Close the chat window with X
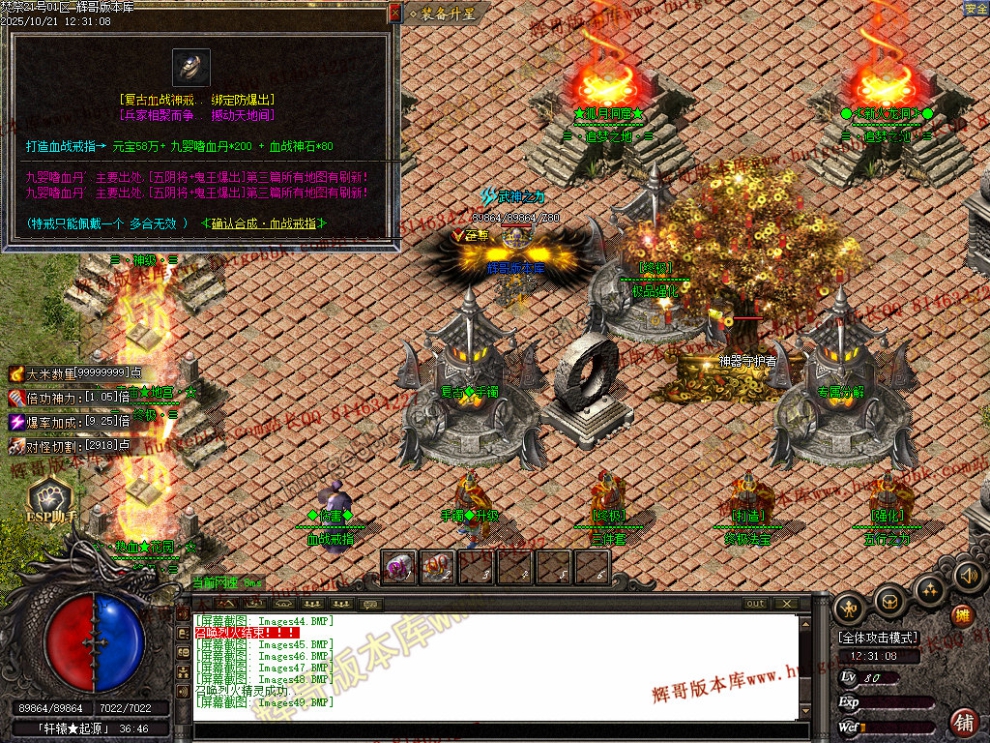The height and width of the screenshot is (743, 990). 786,604
